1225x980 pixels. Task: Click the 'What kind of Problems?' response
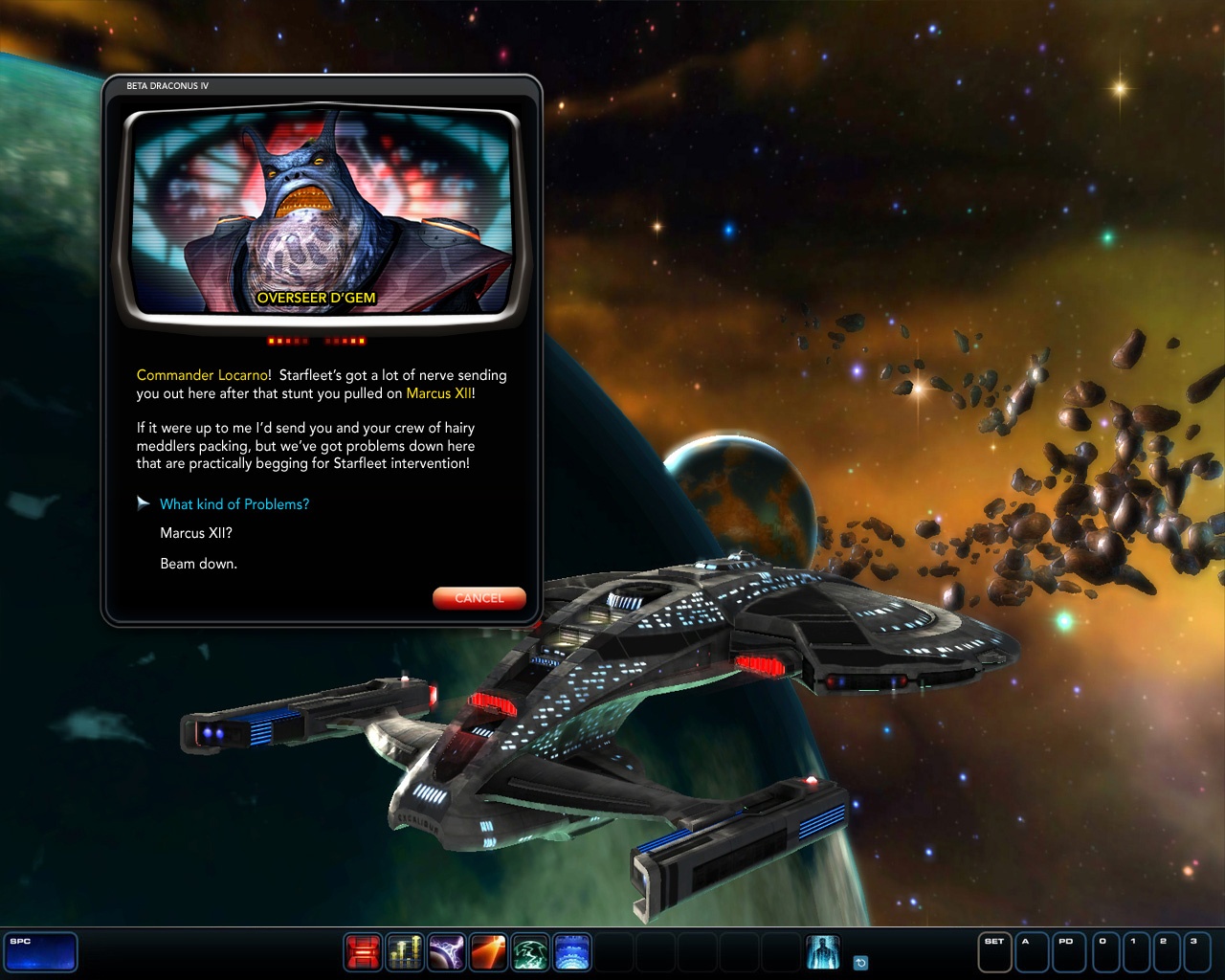(234, 503)
